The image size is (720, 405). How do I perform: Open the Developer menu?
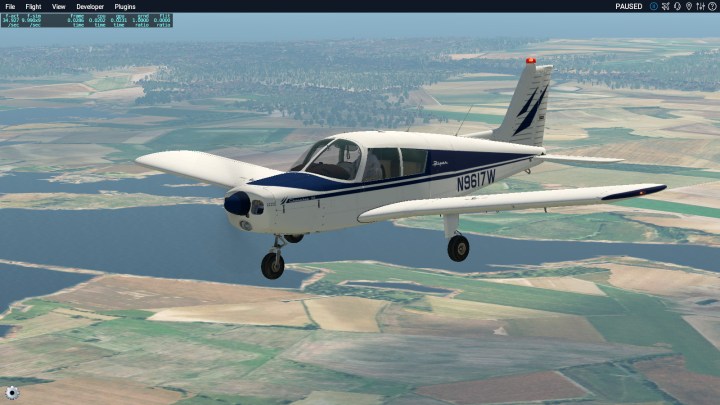click(x=90, y=6)
